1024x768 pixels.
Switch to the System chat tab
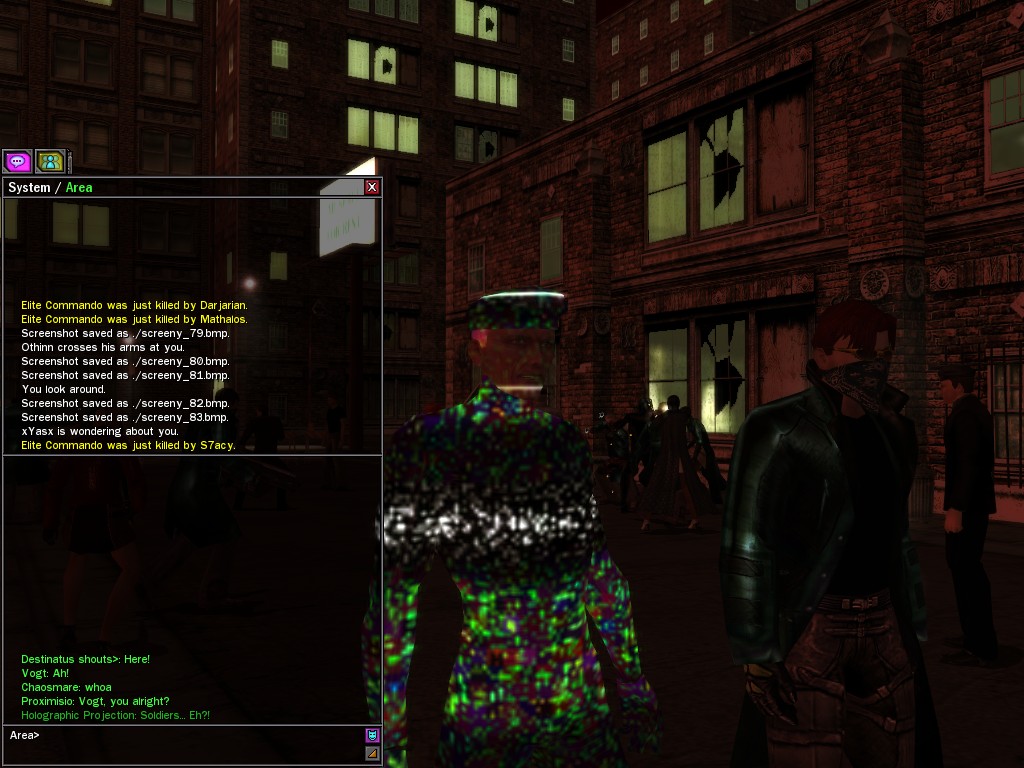point(29,188)
